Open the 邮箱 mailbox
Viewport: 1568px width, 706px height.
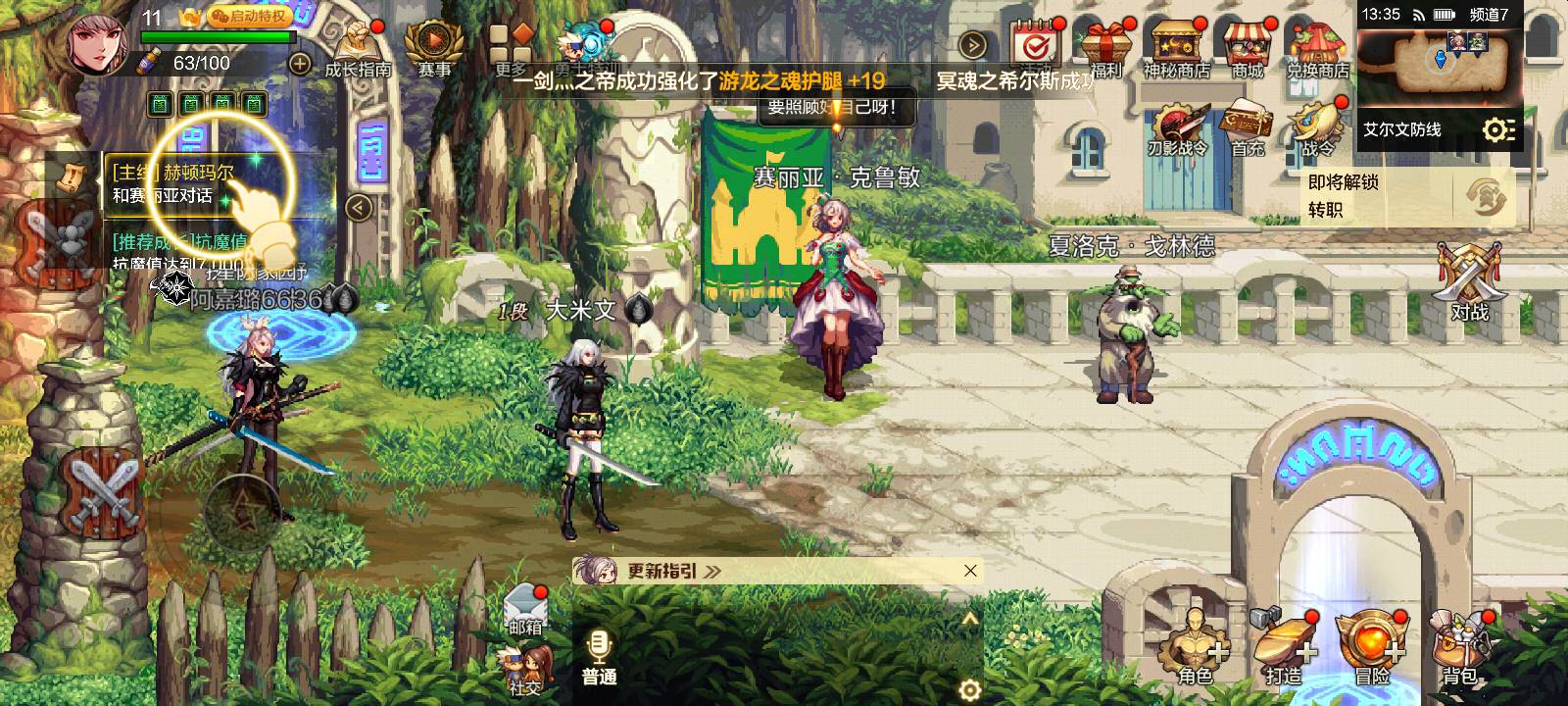pyautogui.click(x=525, y=608)
